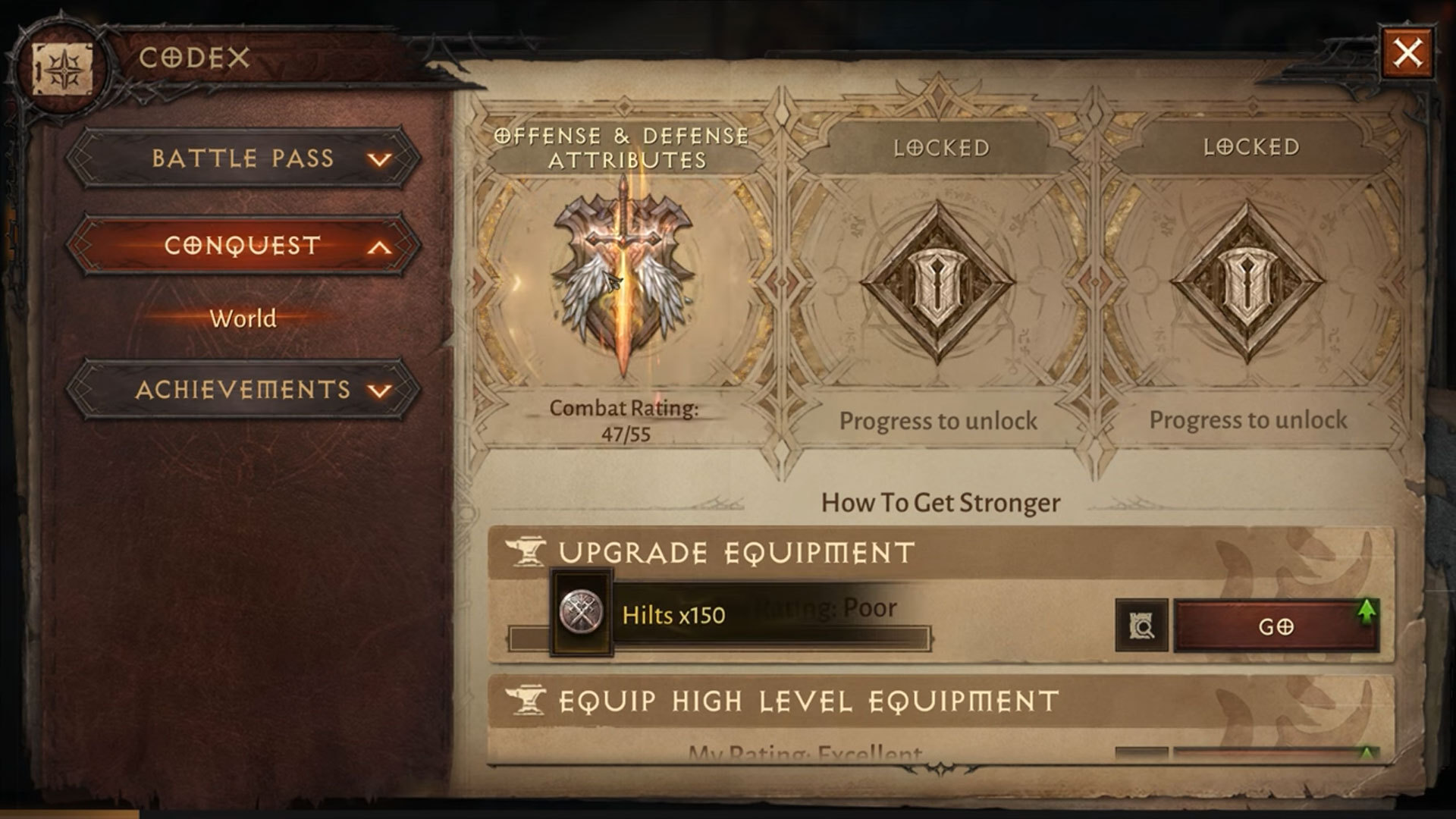1456x819 pixels.
Task: Click the Go button for Upgrade Equipment
Action: click(x=1276, y=626)
